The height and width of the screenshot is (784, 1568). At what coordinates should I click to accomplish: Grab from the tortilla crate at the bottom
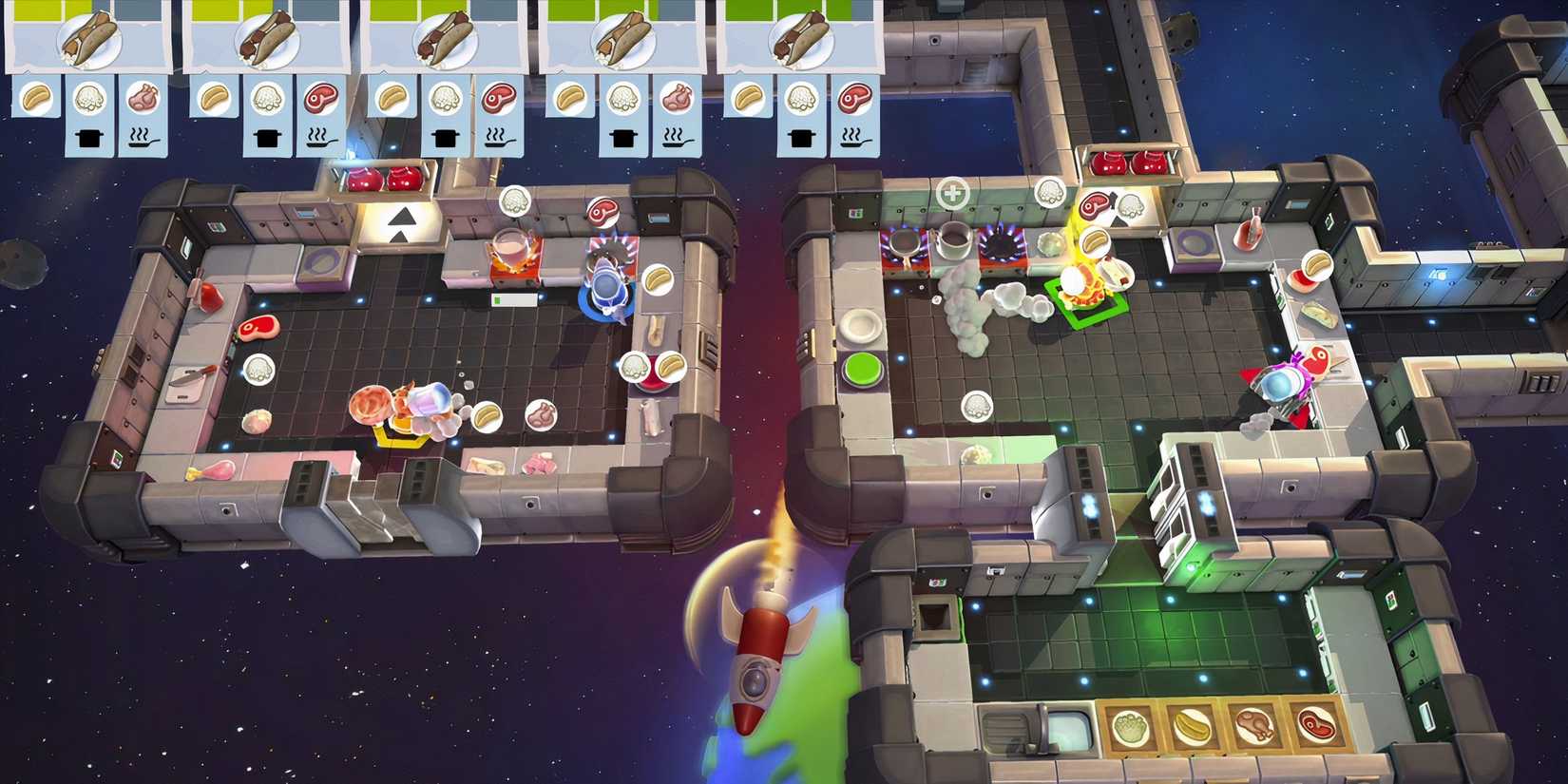click(x=1191, y=725)
